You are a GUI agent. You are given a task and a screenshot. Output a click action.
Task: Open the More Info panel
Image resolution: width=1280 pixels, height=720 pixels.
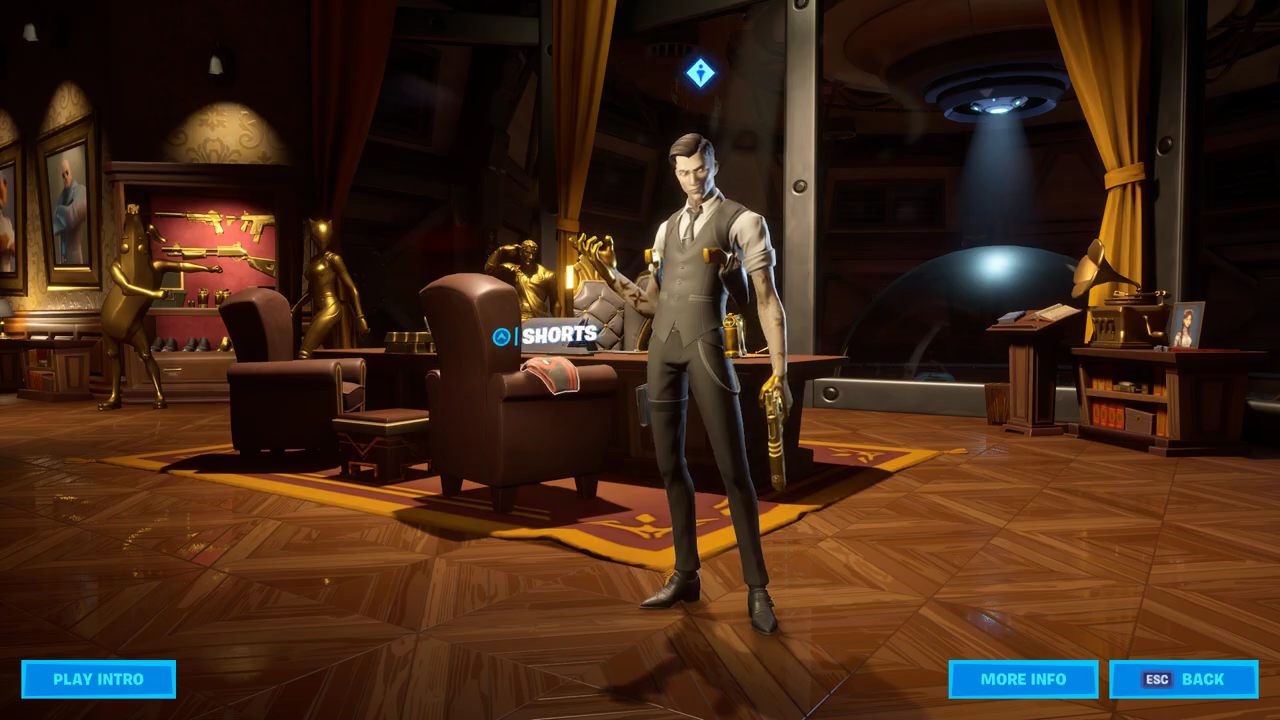[x=1023, y=679]
